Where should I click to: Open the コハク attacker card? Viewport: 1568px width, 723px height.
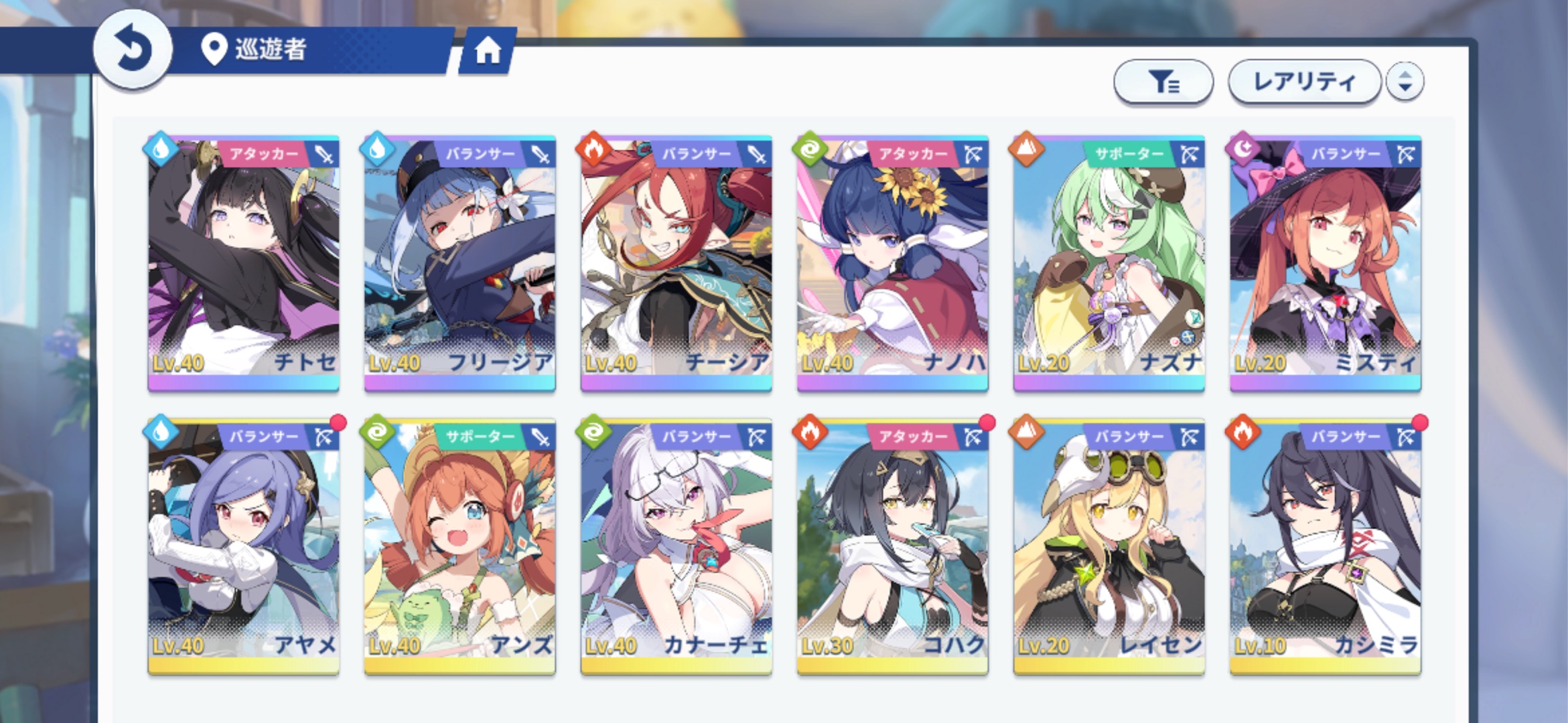pos(893,546)
